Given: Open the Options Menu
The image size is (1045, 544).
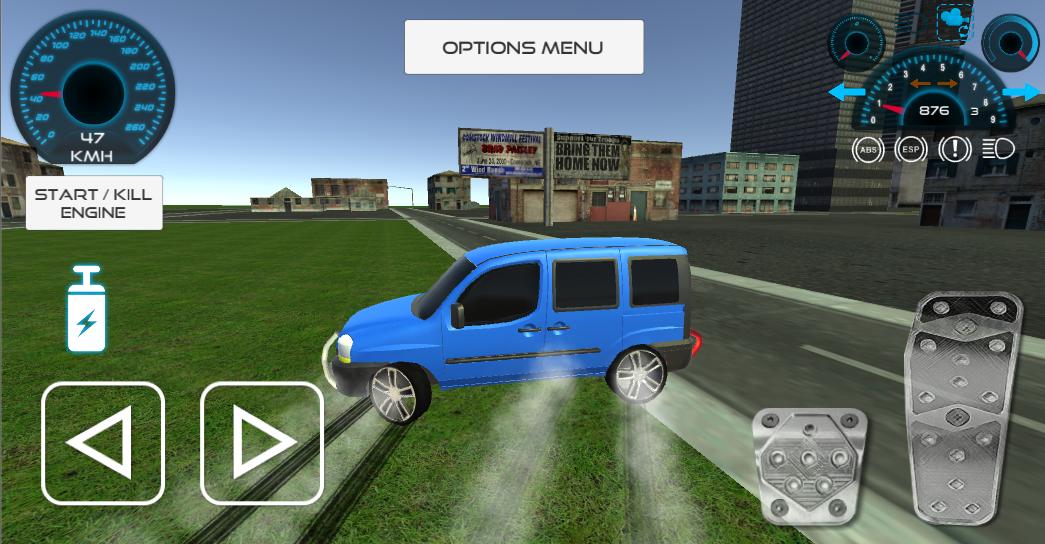Looking at the screenshot, I should click(x=523, y=47).
